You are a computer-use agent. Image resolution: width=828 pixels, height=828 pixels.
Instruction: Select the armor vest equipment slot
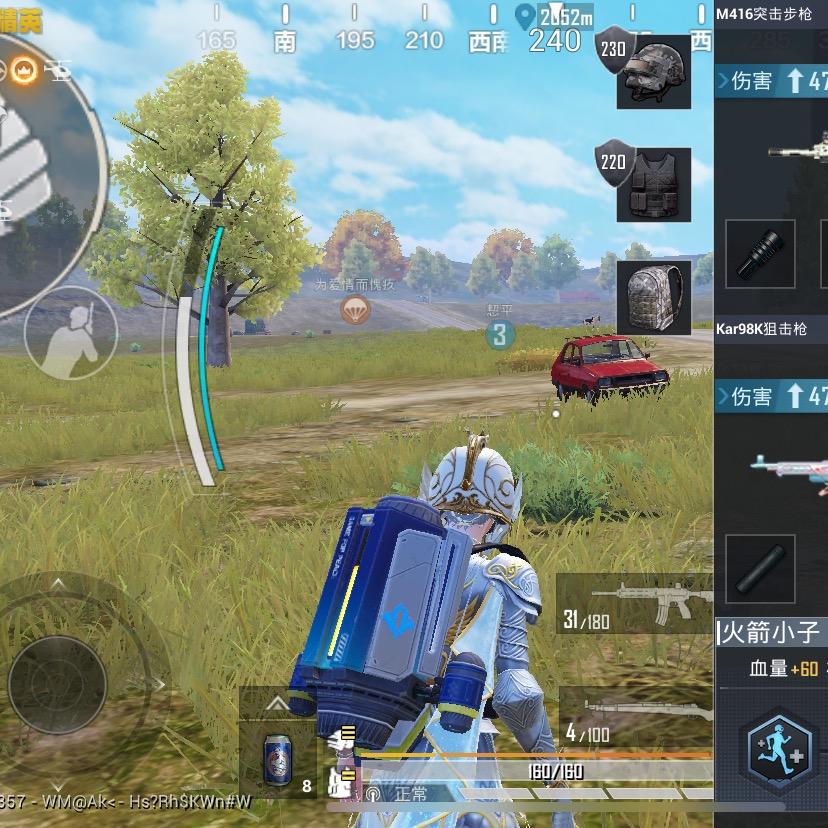[654, 185]
